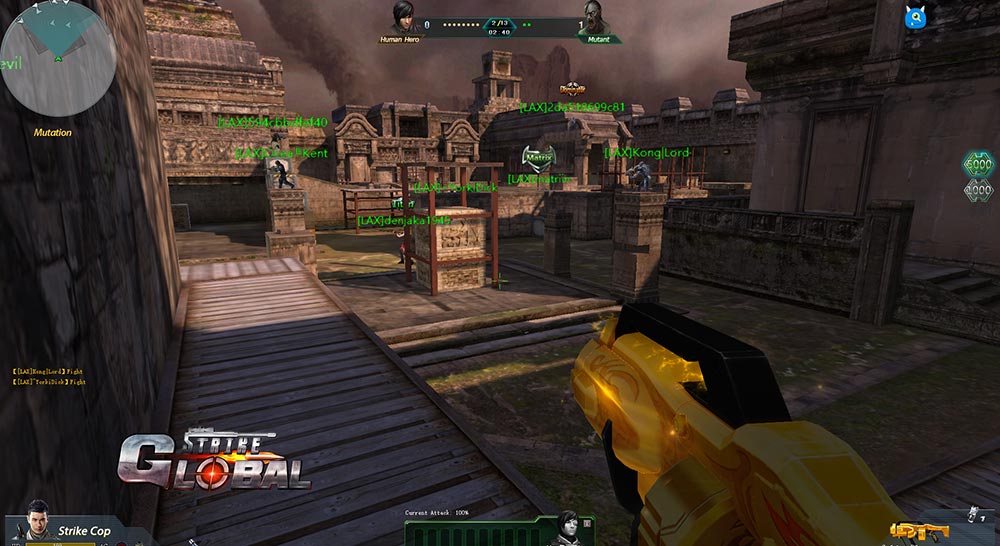Activate the glowing 5000 points badge
Image resolution: width=1000 pixels, height=546 pixels.
click(977, 165)
